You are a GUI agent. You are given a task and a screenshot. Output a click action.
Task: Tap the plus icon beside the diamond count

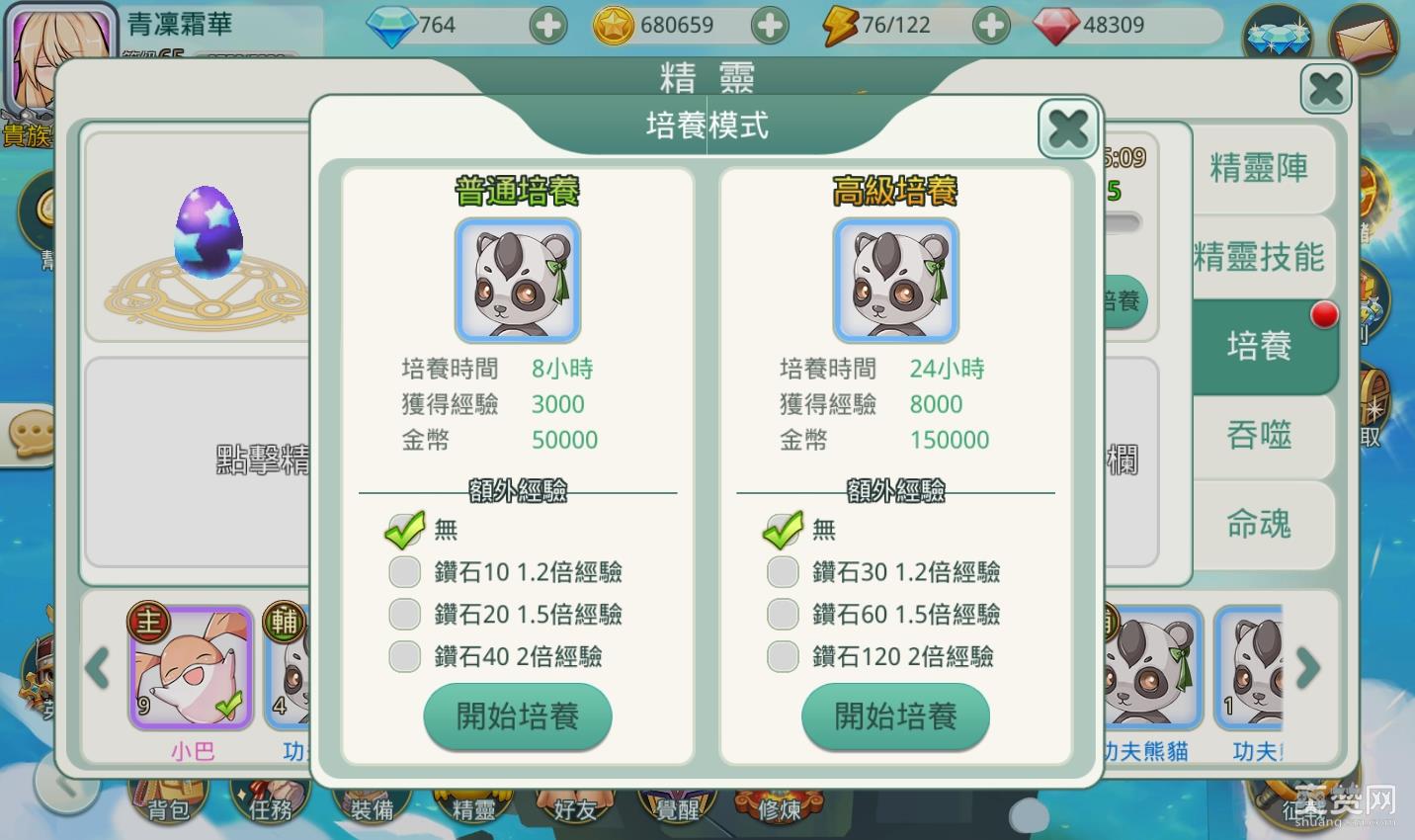(548, 25)
